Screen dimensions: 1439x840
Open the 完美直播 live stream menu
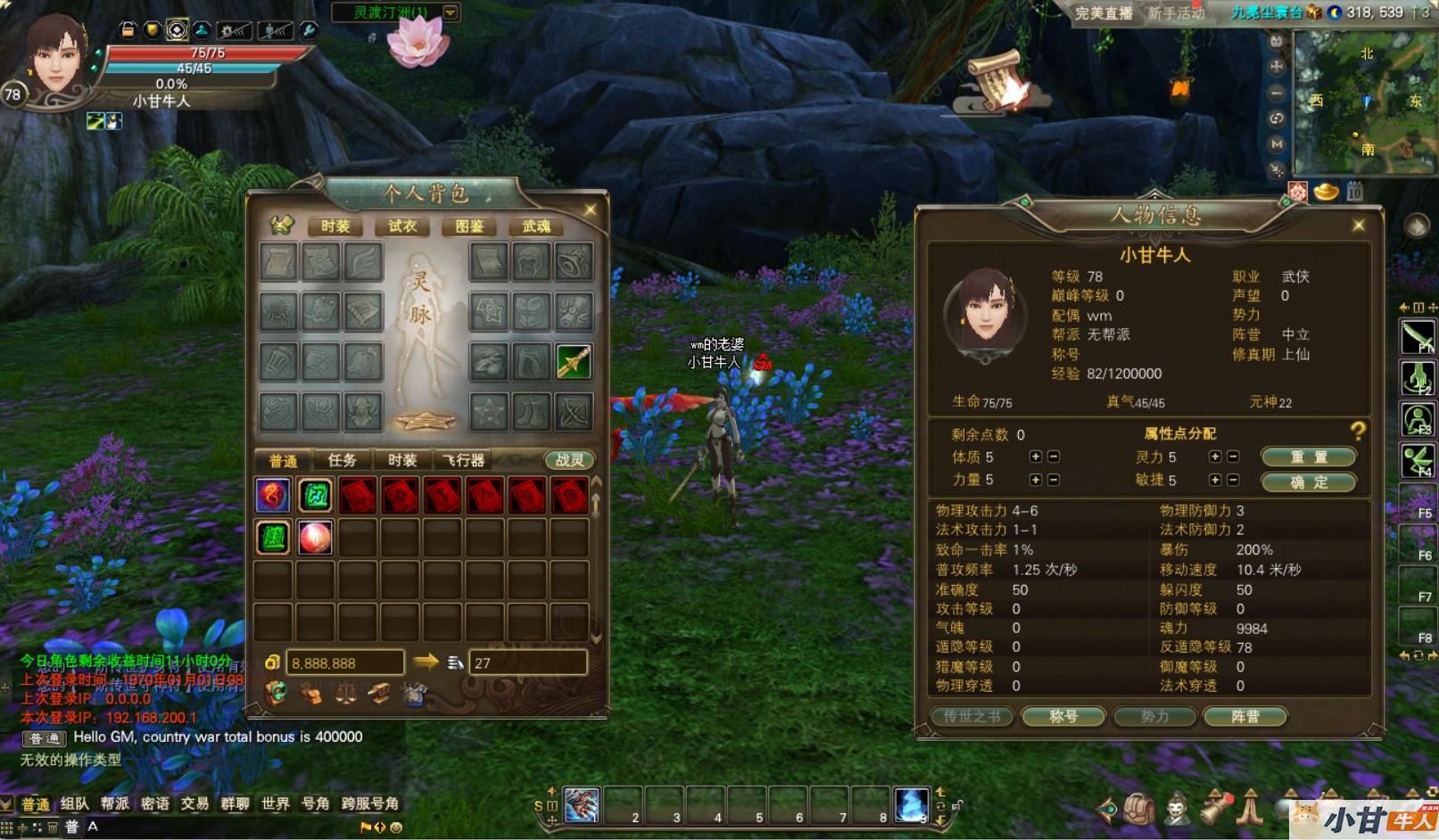(1103, 13)
